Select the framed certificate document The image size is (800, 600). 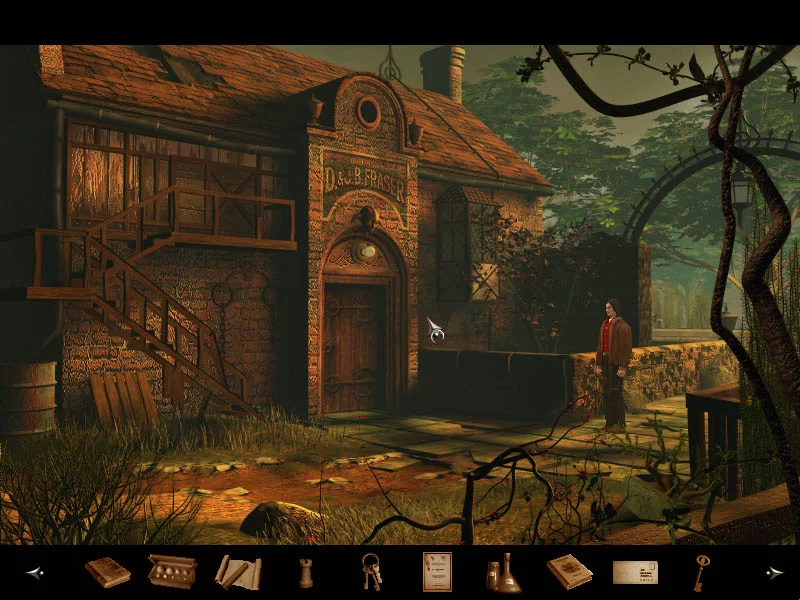(x=437, y=571)
